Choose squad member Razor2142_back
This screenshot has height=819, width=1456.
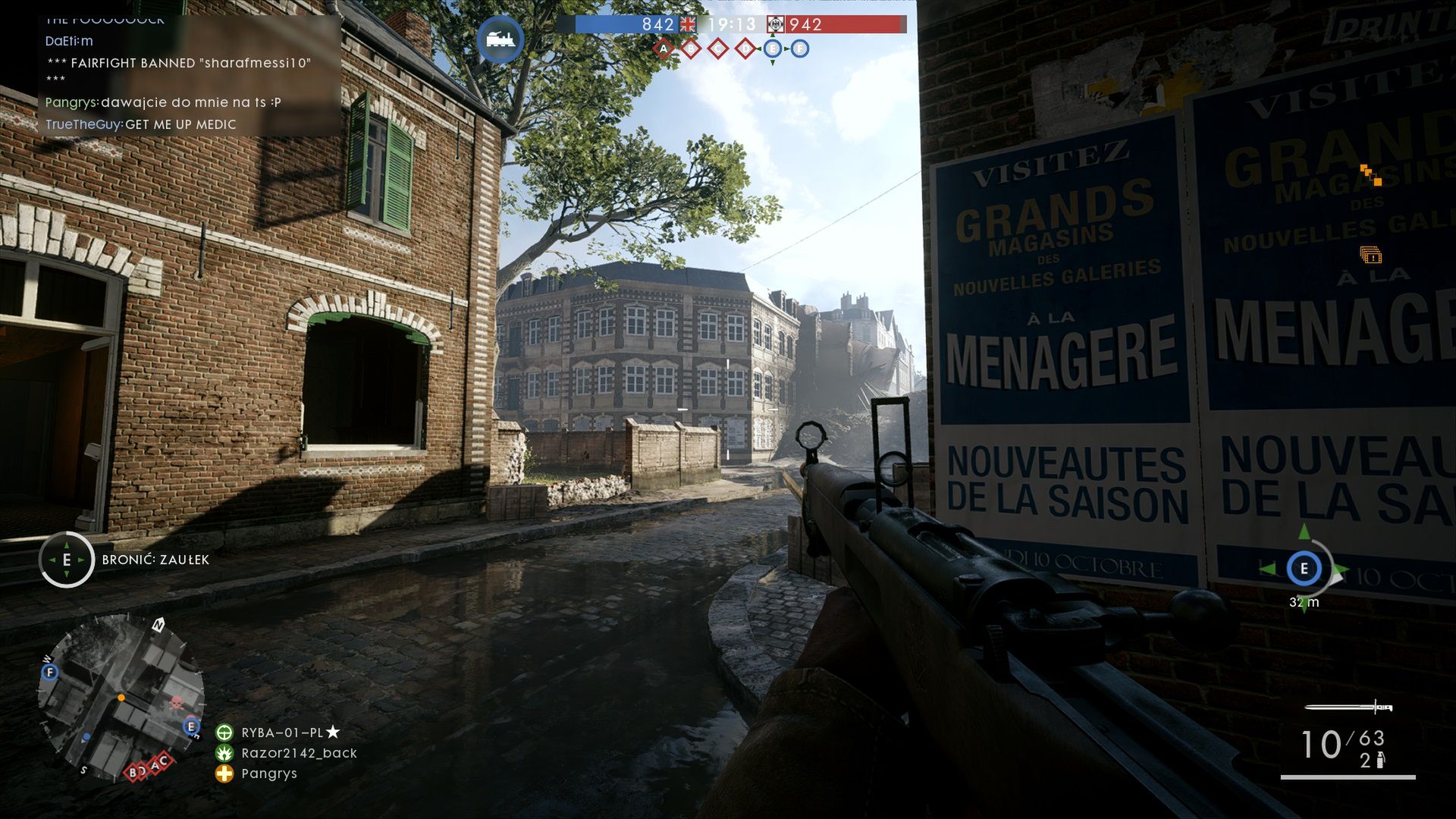point(299,753)
